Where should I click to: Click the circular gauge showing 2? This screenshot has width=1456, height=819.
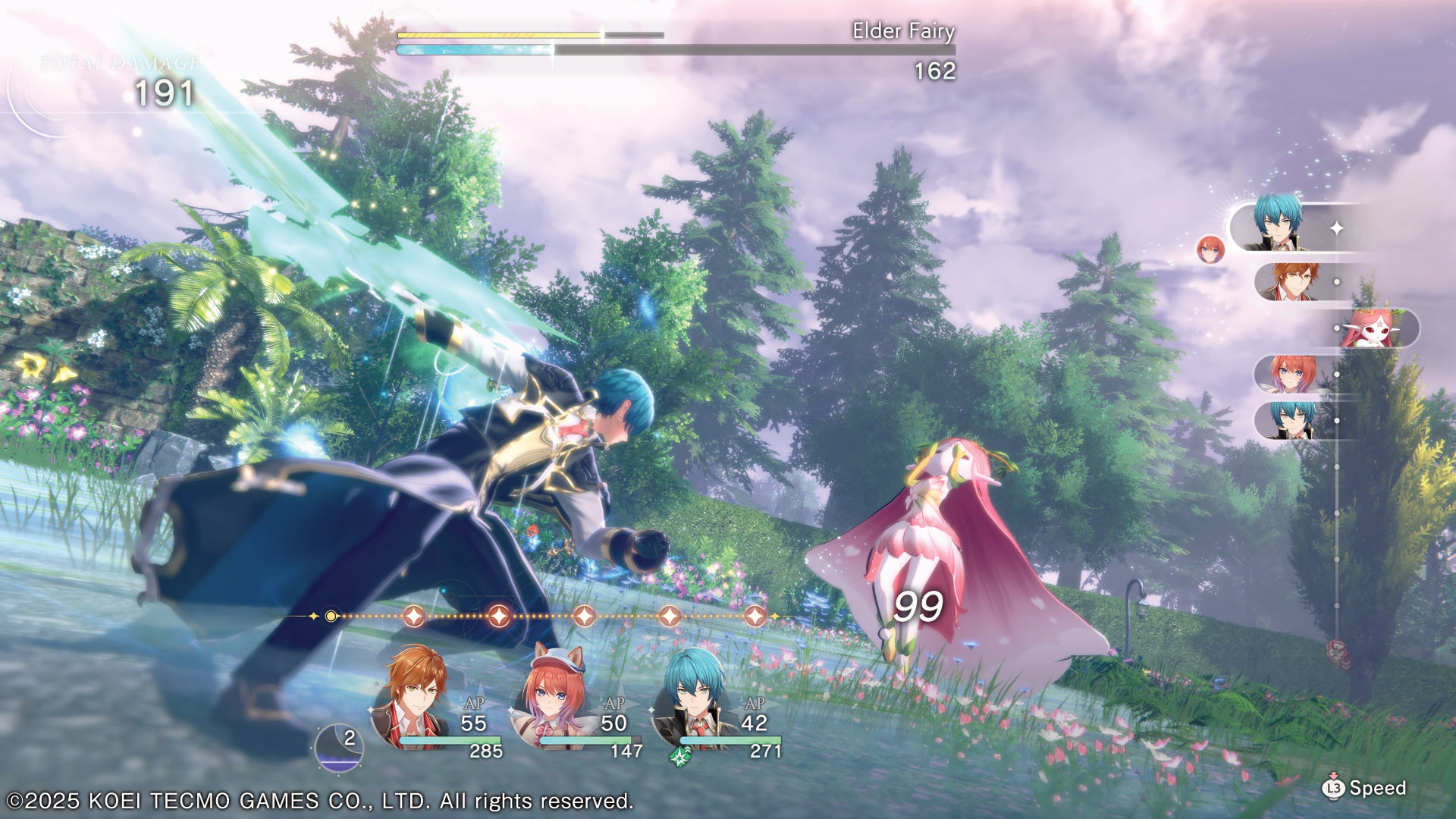pos(338,747)
